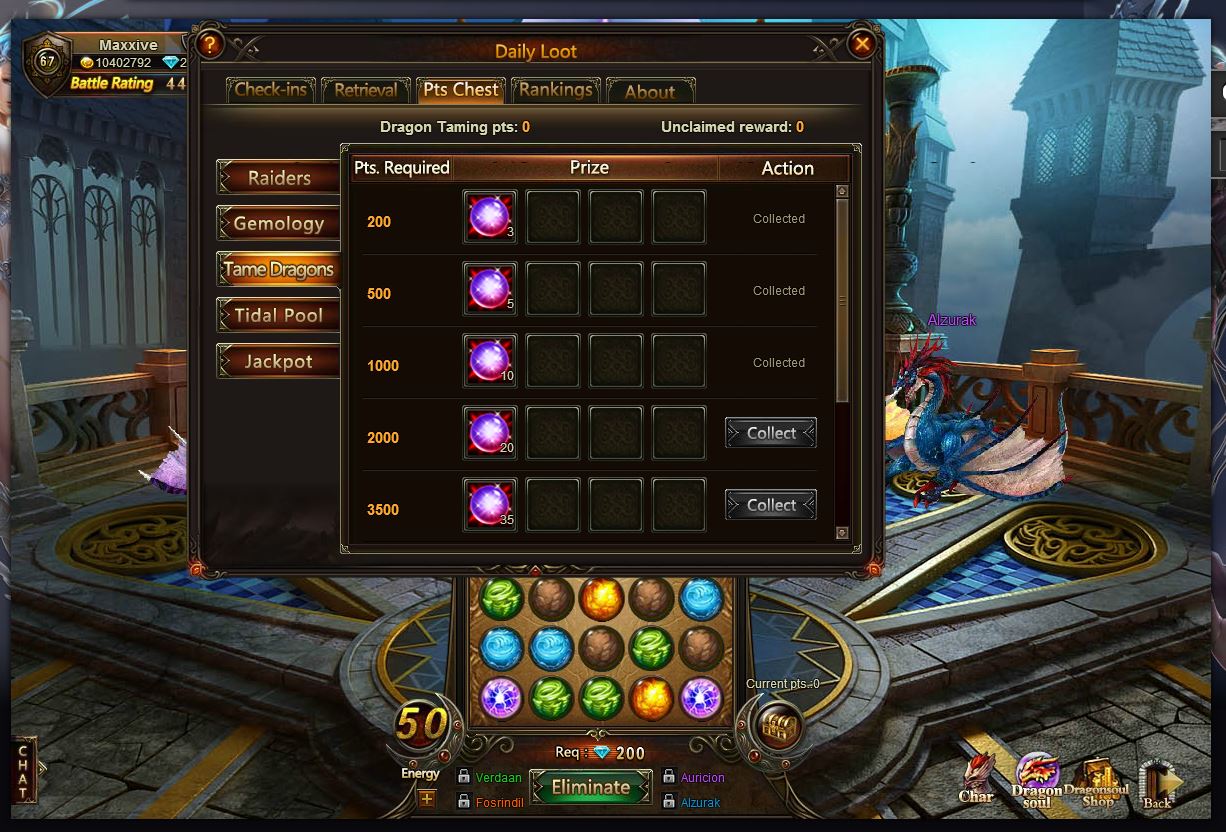Collect the 3500 points reward
Image resolution: width=1226 pixels, height=832 pixels.
click(x=771, y=505)
